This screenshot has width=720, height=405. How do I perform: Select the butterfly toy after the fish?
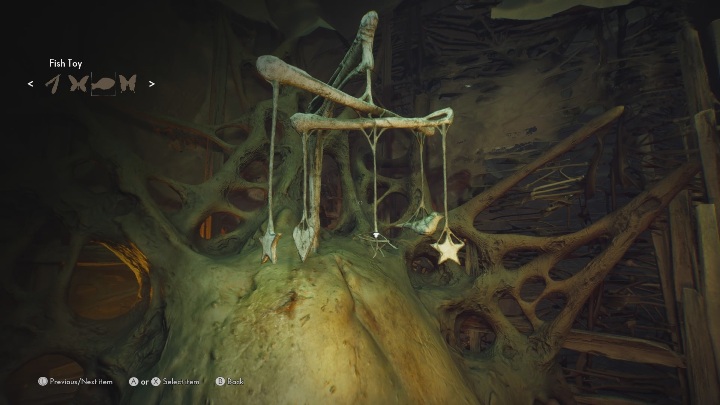(128, 85)
